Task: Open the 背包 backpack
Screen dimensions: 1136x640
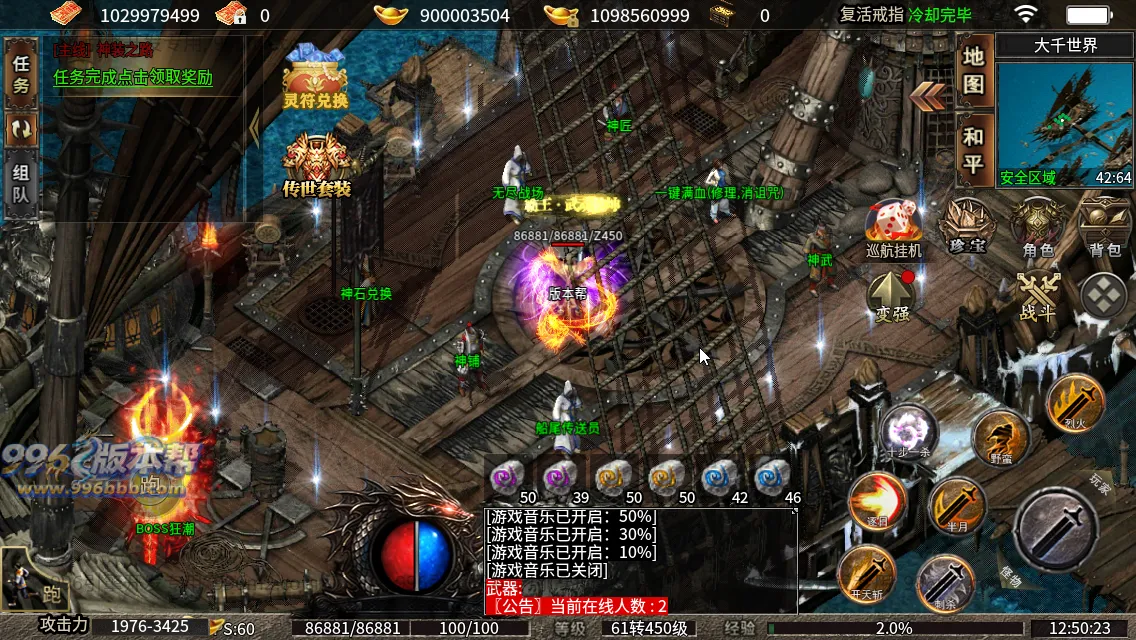Action: pos(1105,228)
